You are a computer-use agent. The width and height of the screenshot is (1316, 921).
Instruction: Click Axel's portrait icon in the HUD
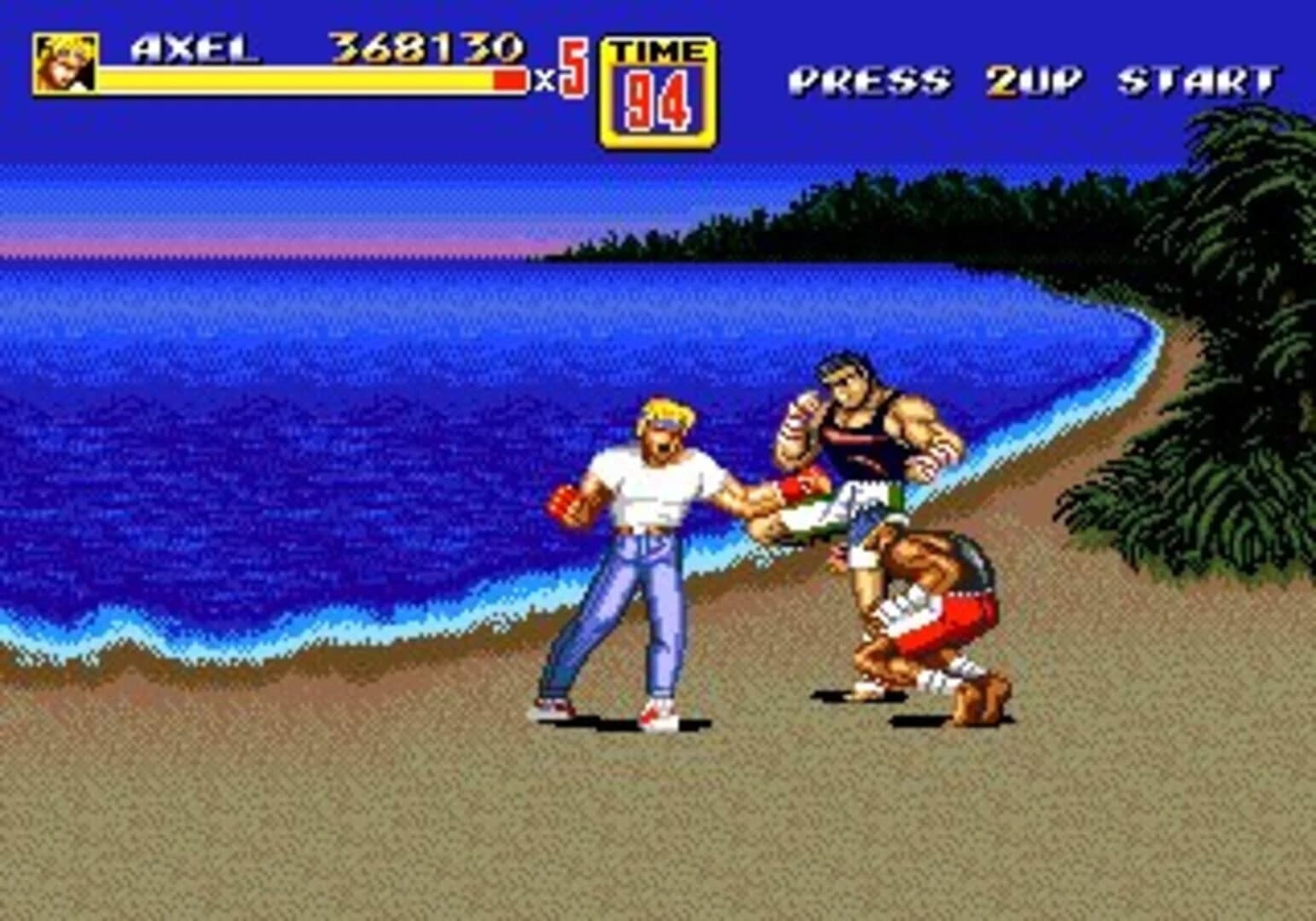tap(64, 64)
